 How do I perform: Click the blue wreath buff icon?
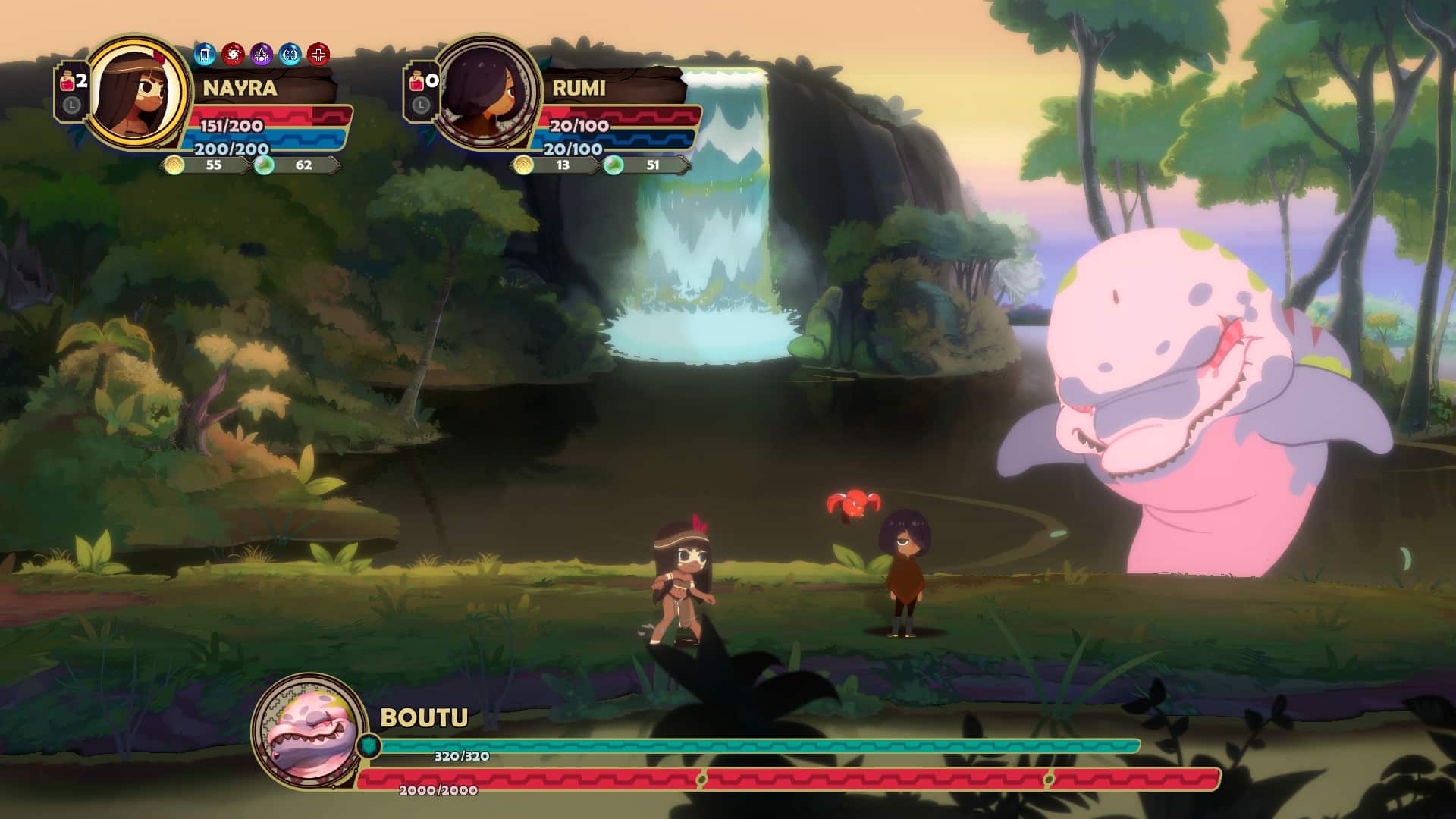pyautogui.click(x=290, y=55)
